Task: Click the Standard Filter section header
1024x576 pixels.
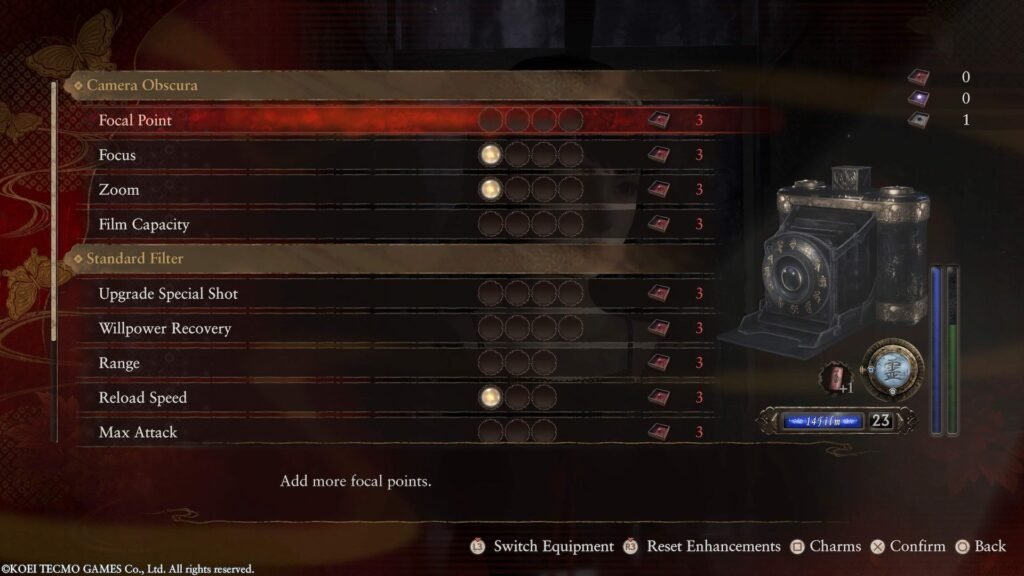Action: tap(134, 259)
